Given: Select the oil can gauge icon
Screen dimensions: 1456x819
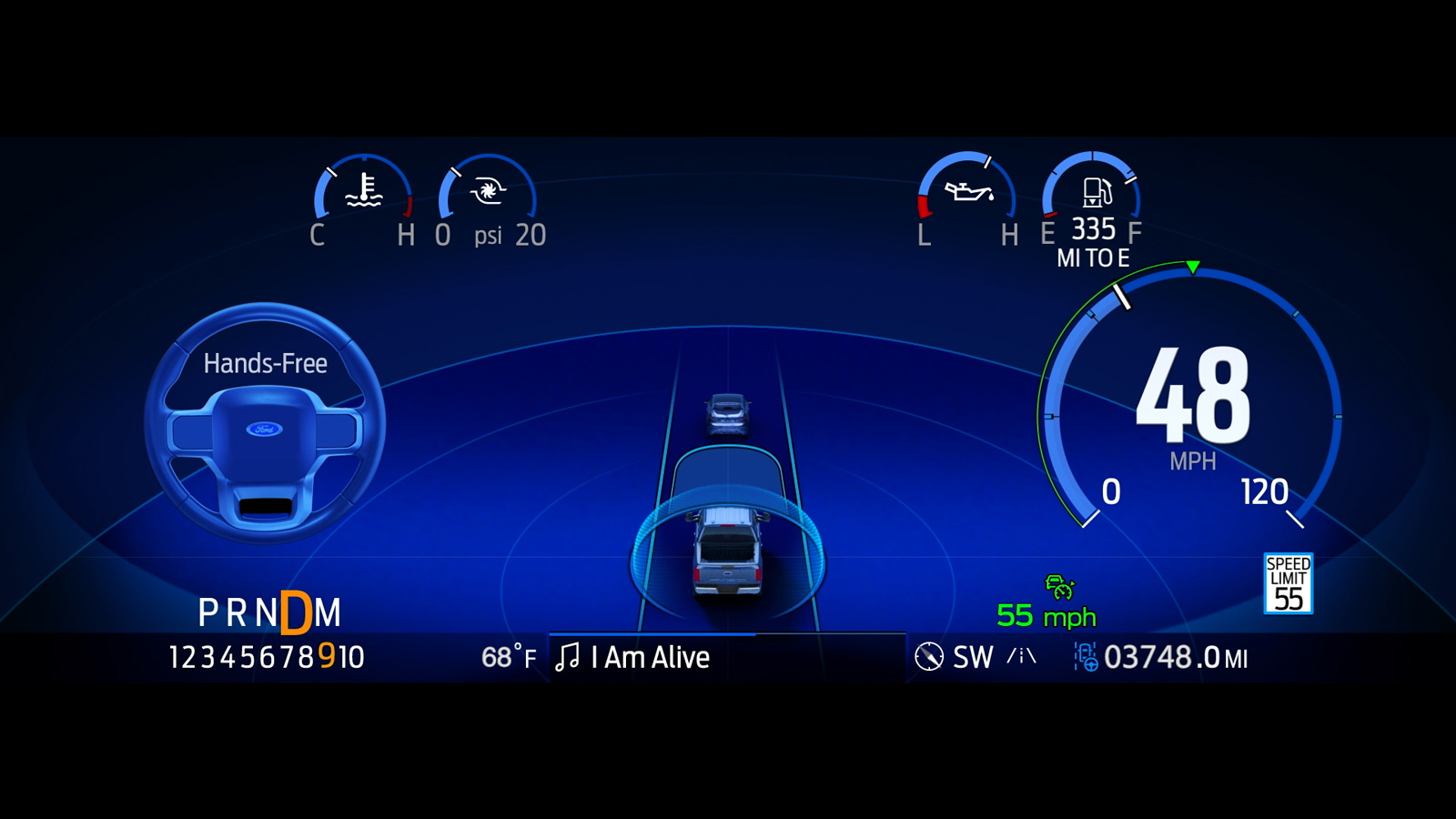Looking at the screenshot, I should tap(968, 191).
